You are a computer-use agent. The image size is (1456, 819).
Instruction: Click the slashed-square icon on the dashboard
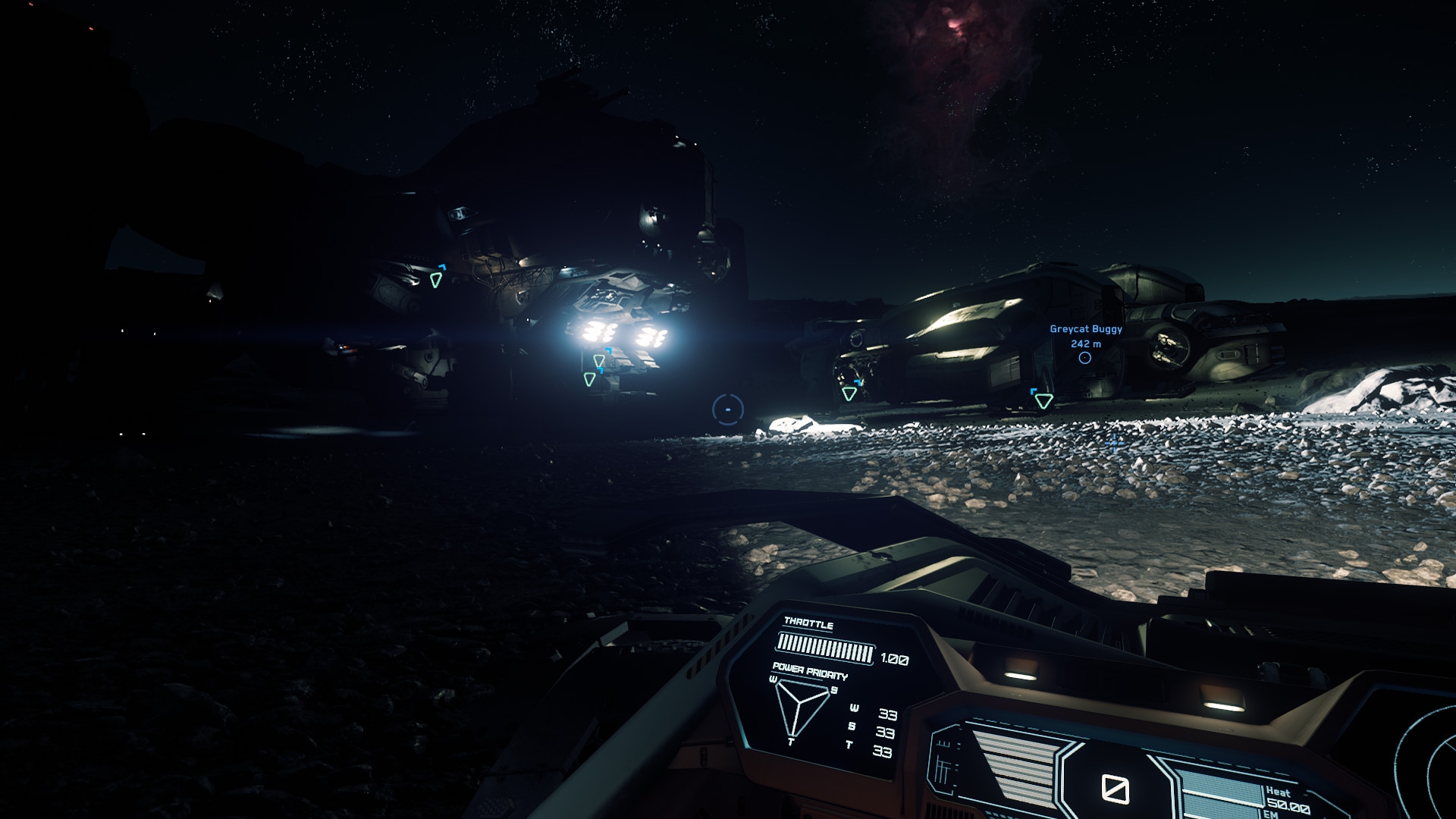click(1115, 789)
